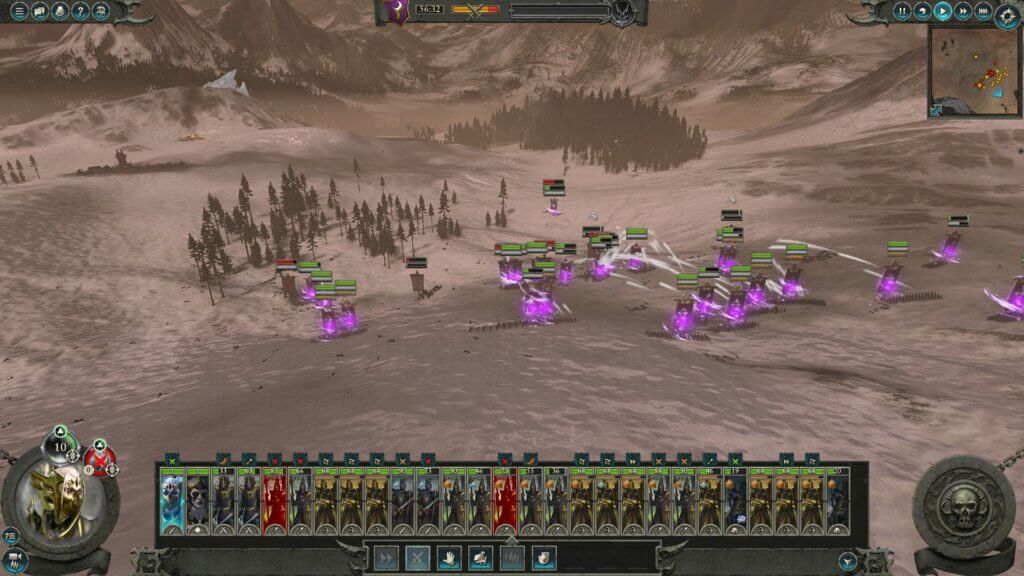Select the leftmost cyan-highlighted unit card
This screenshot has height=576, width=1024.
click(172, 501)
